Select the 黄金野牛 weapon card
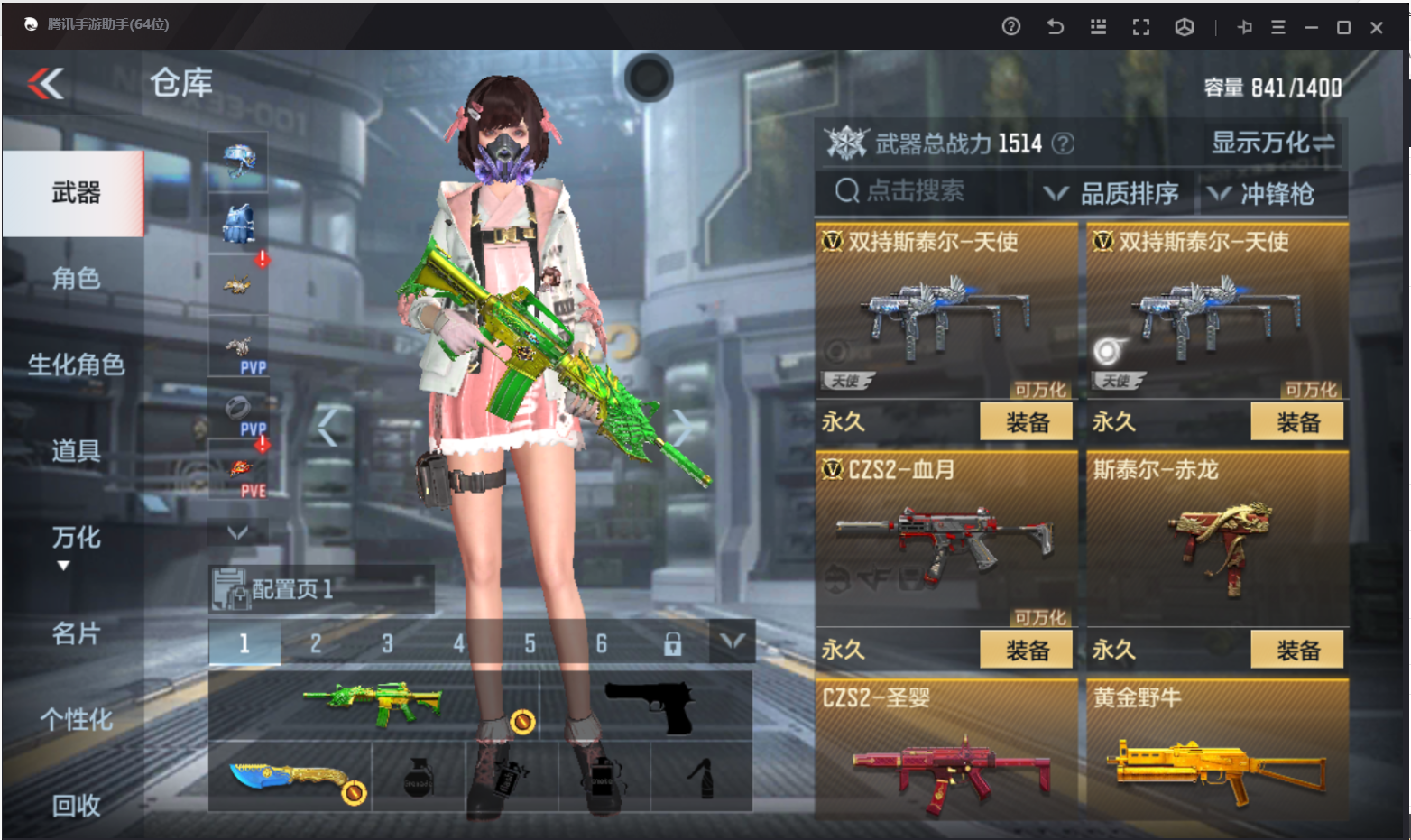This screenshot has width=1411, height=840. point(1218,753)
